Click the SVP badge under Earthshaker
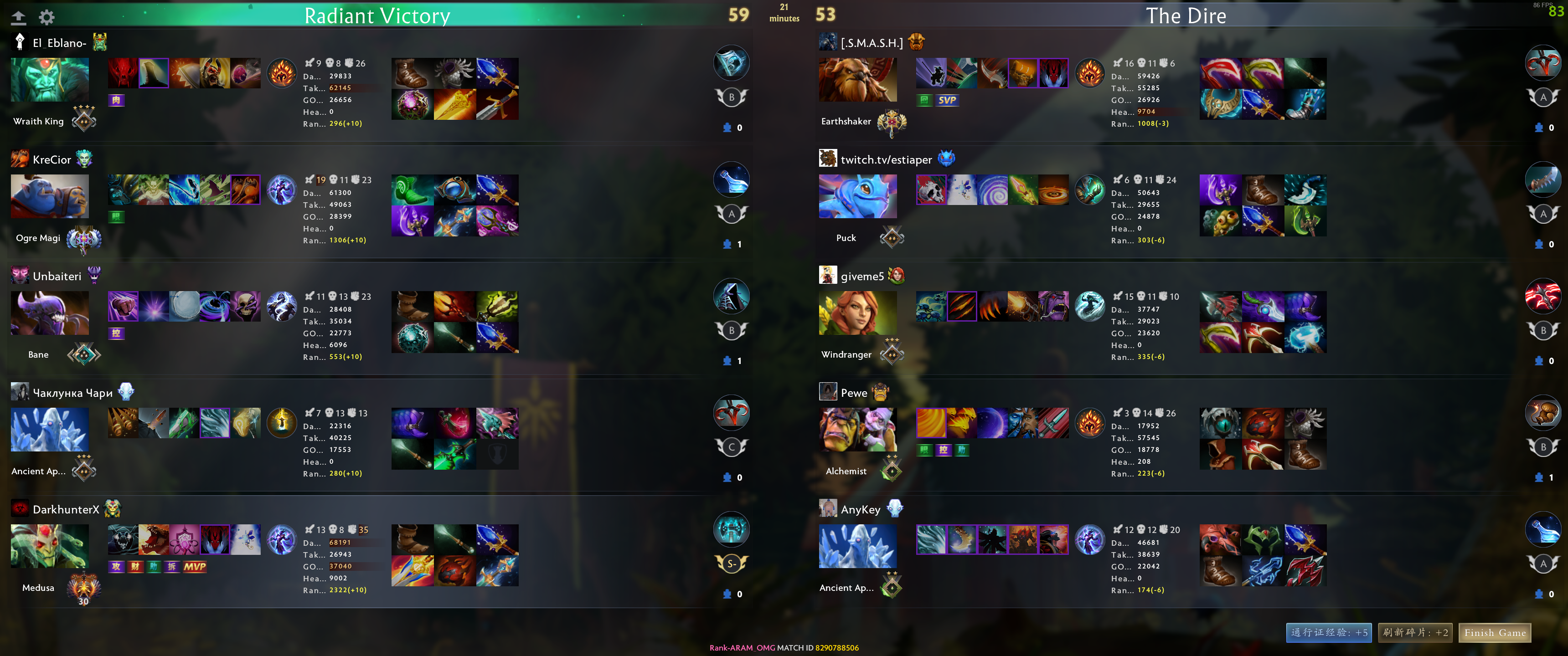 coord(947,100)
